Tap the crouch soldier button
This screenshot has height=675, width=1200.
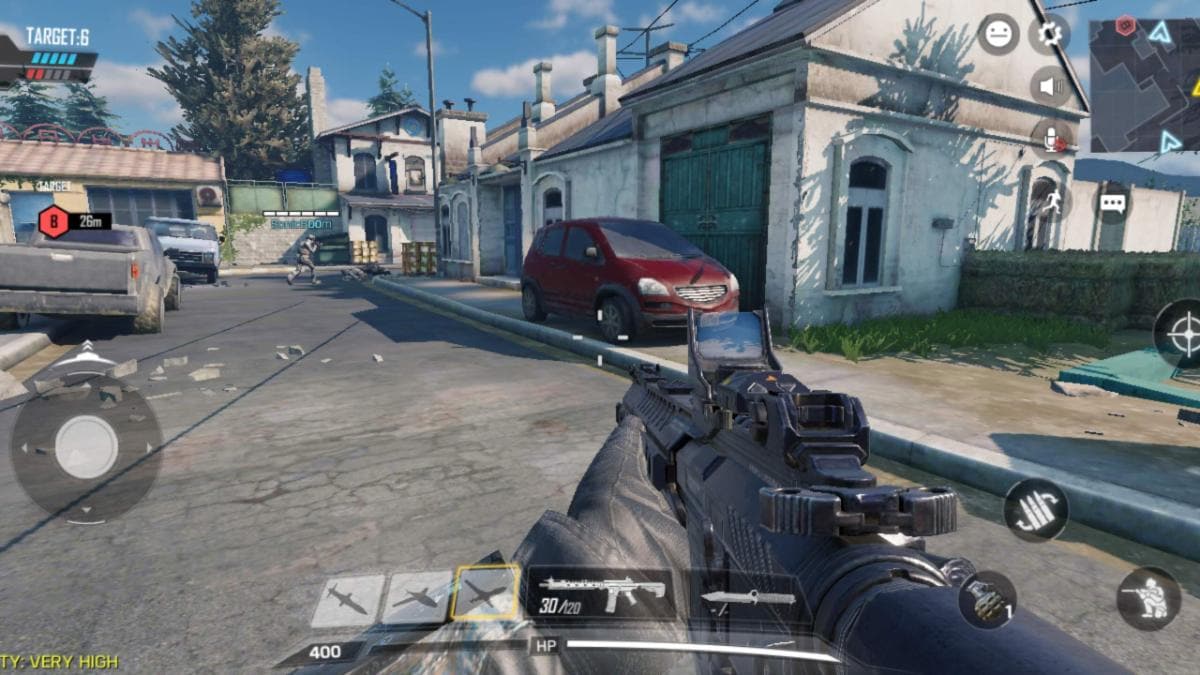tap(1148, 598)
